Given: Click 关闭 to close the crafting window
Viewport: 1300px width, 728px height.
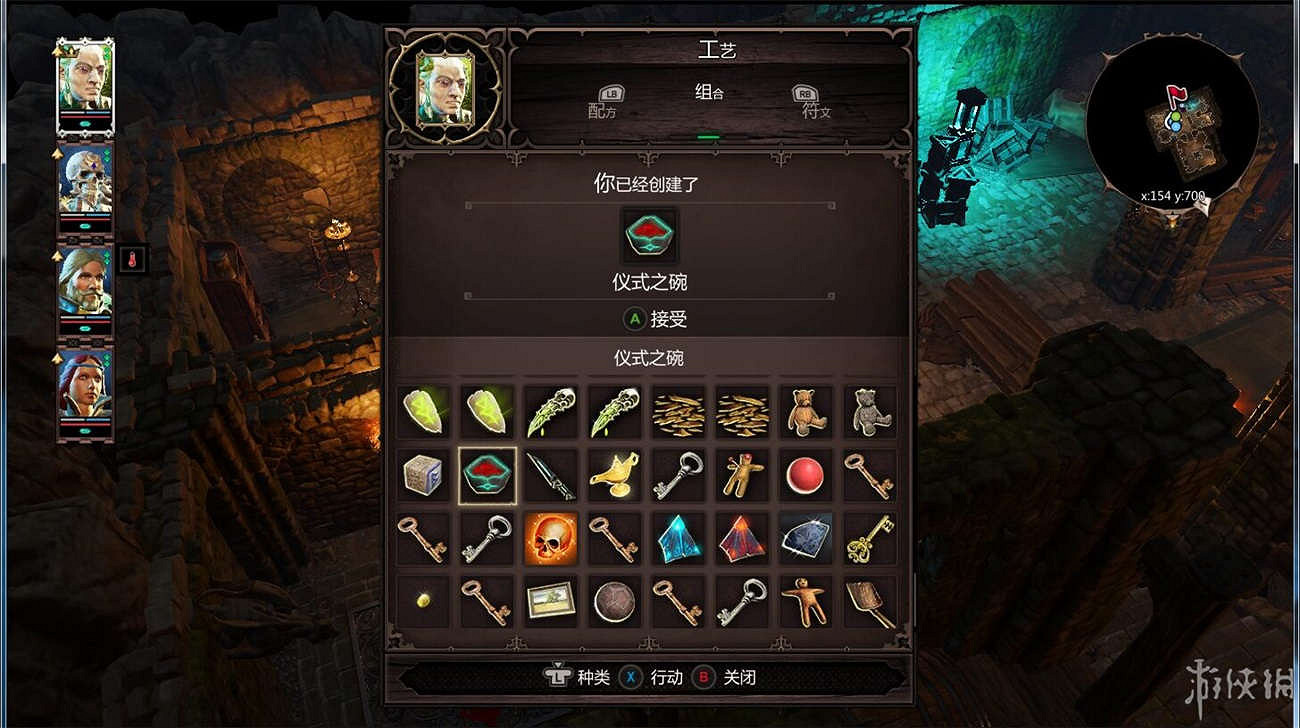Looking at the screenshot, I should tap(740, 677).
